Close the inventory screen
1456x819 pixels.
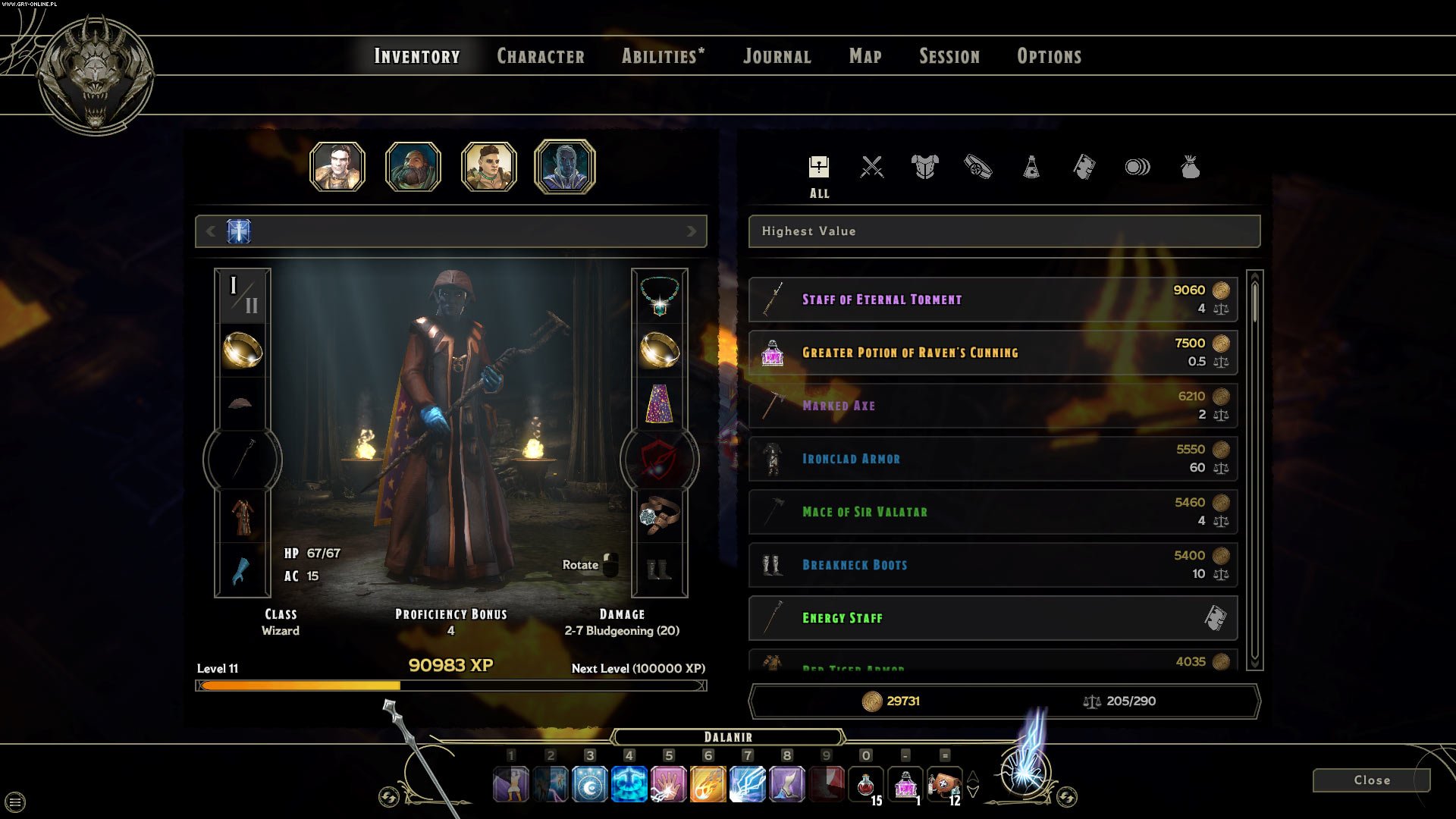[x=1371, y=780]
